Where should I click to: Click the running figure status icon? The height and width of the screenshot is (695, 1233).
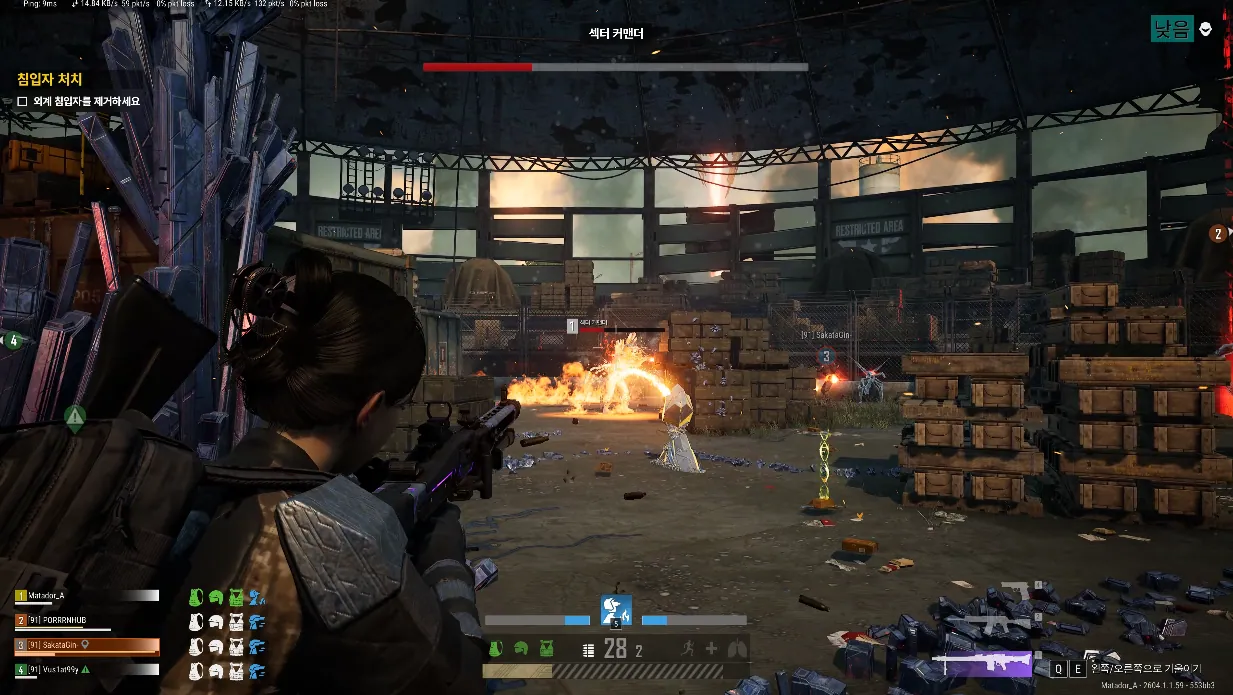tap(687, 648)
